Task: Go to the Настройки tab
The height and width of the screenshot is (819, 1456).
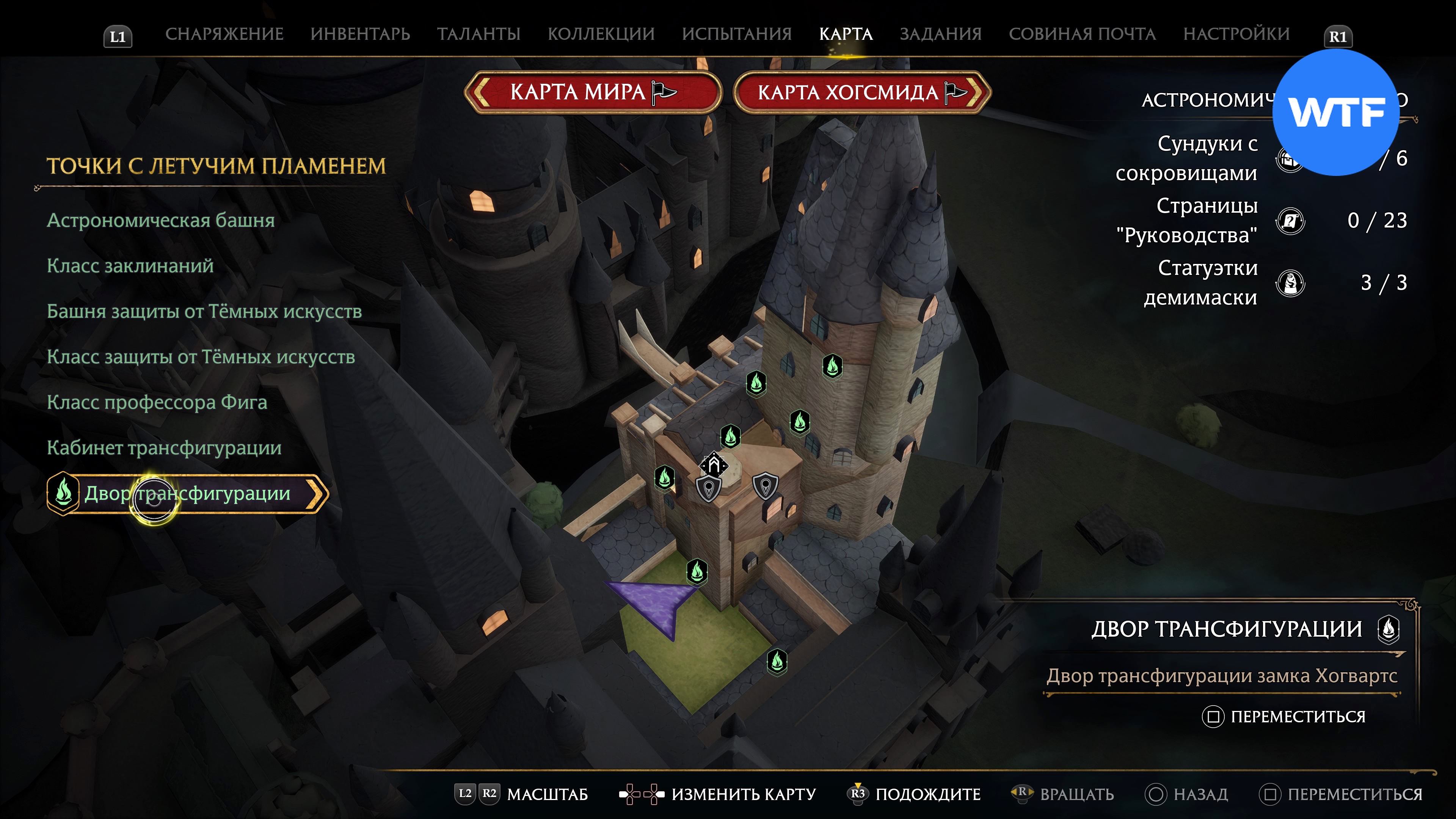Action: (x=1236, y=34)
